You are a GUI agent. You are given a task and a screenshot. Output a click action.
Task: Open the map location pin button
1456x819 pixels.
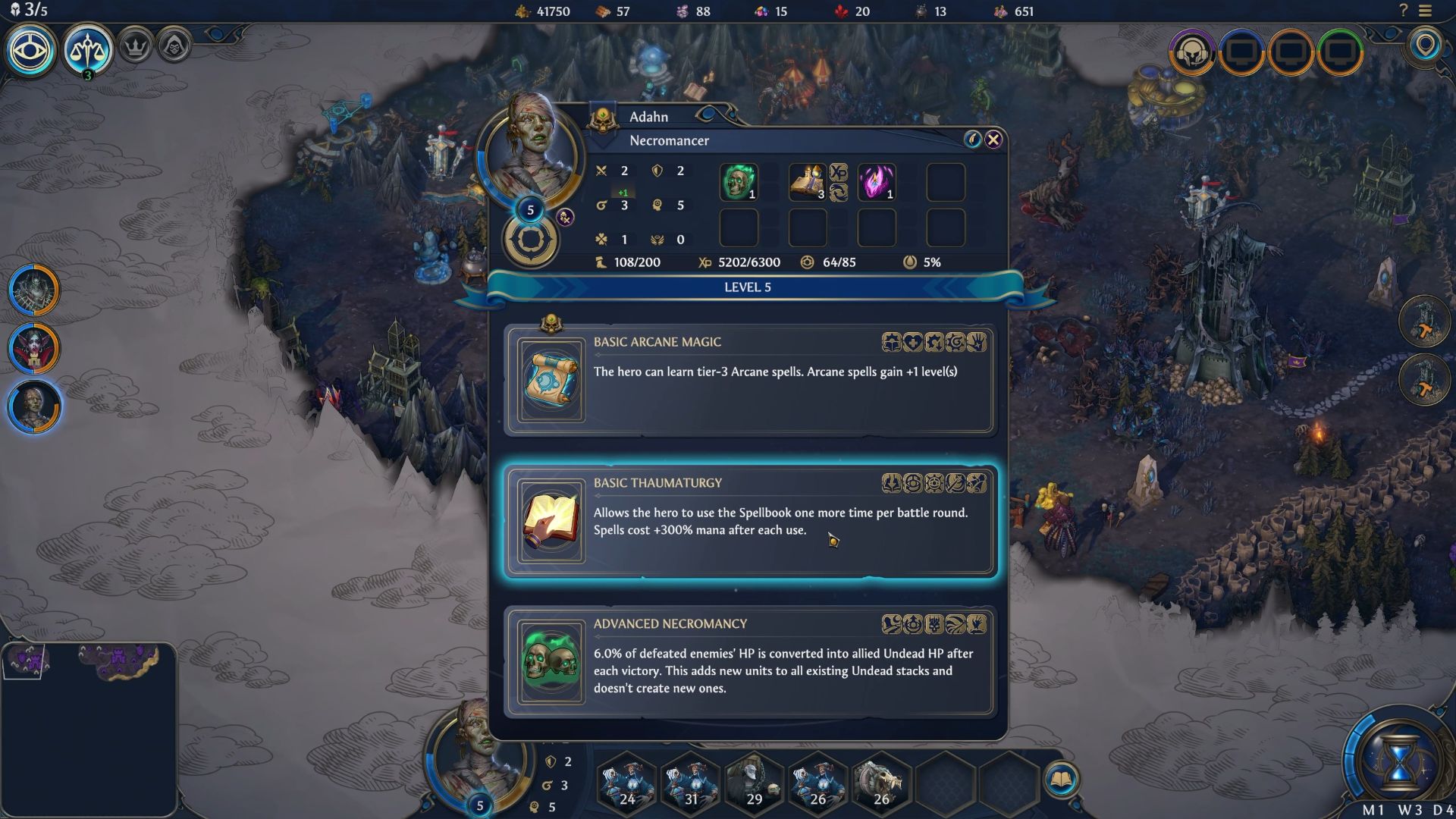coord(1426,45)
